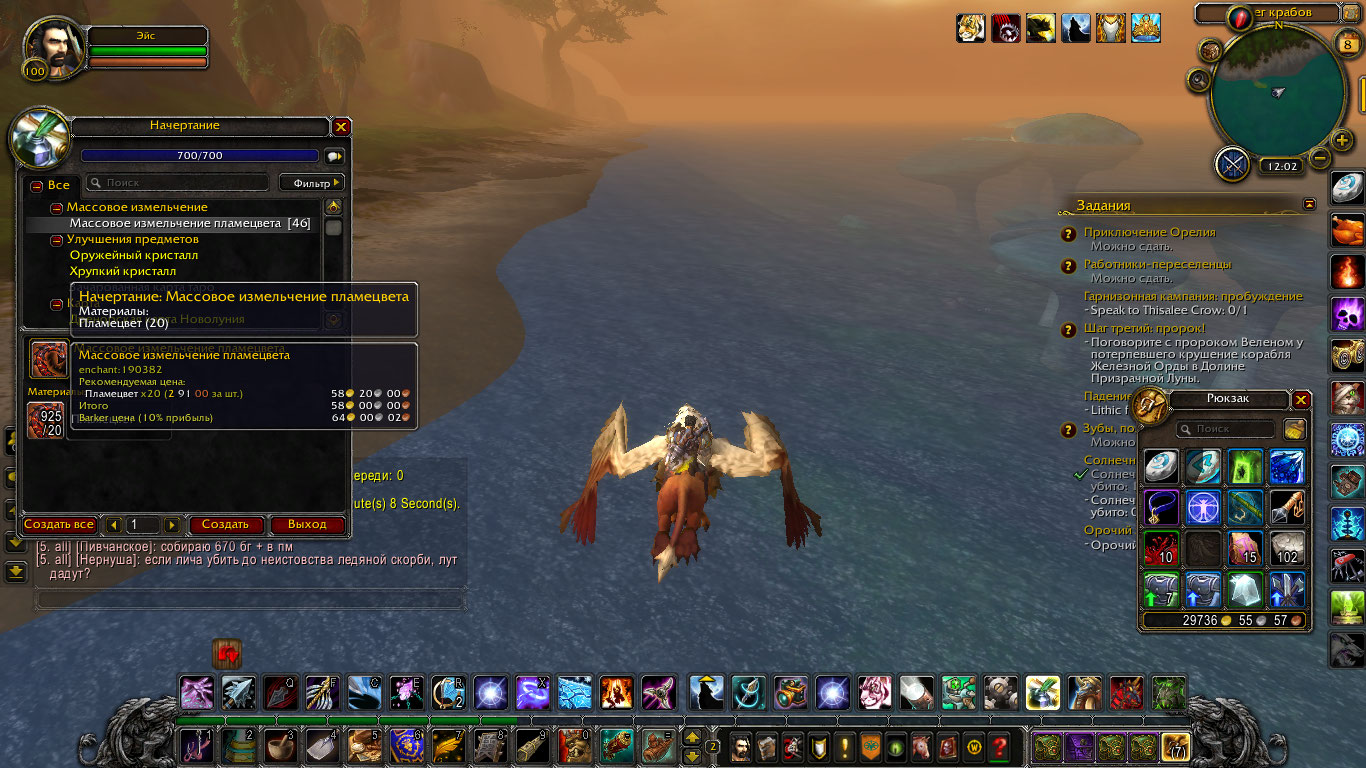
Task: Click the Эйс player portrait
Action: (x=50, y=47)
